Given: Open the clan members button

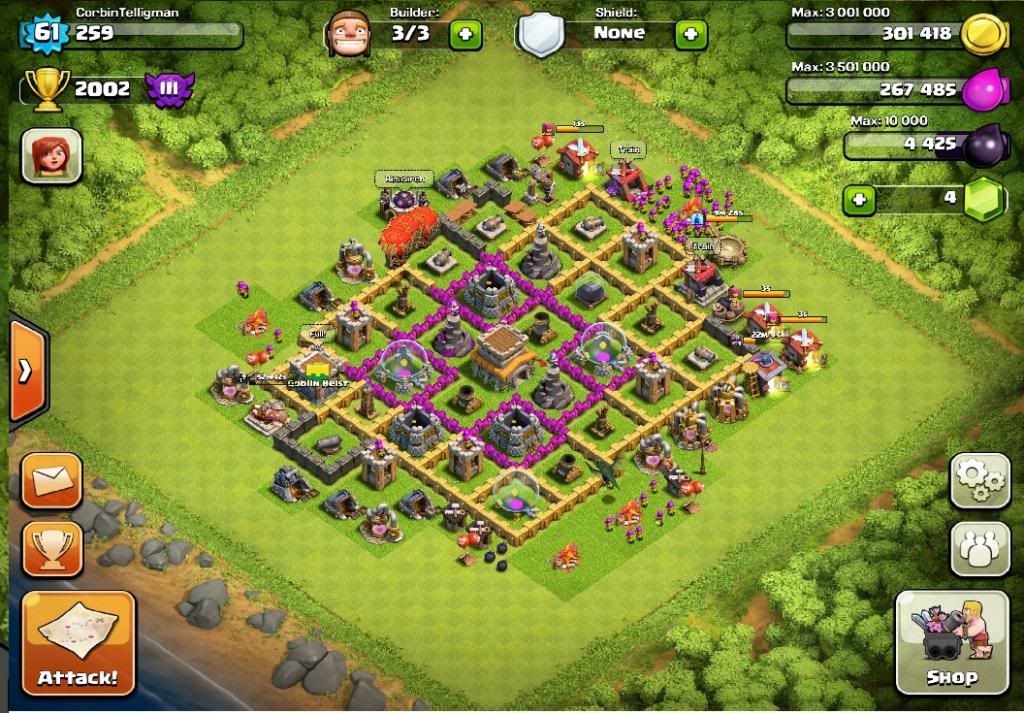Looking at the screenshot, I should pos(979,548).
